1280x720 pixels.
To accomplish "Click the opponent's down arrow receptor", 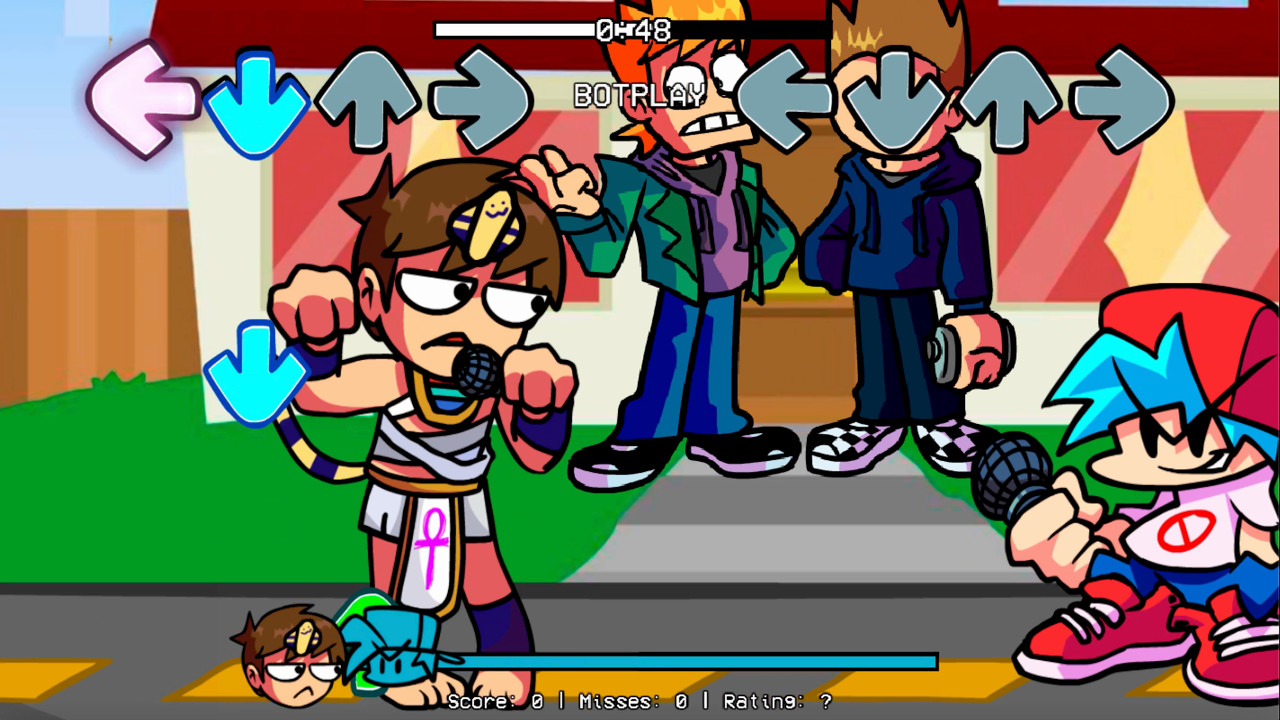I will point(256,100).
